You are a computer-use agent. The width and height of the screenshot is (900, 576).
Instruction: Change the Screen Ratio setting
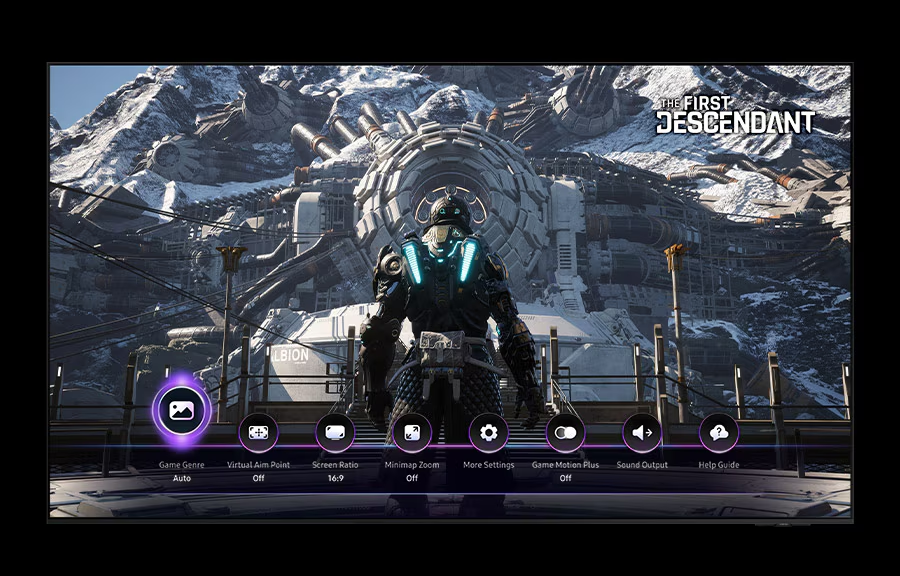[335, 433]
